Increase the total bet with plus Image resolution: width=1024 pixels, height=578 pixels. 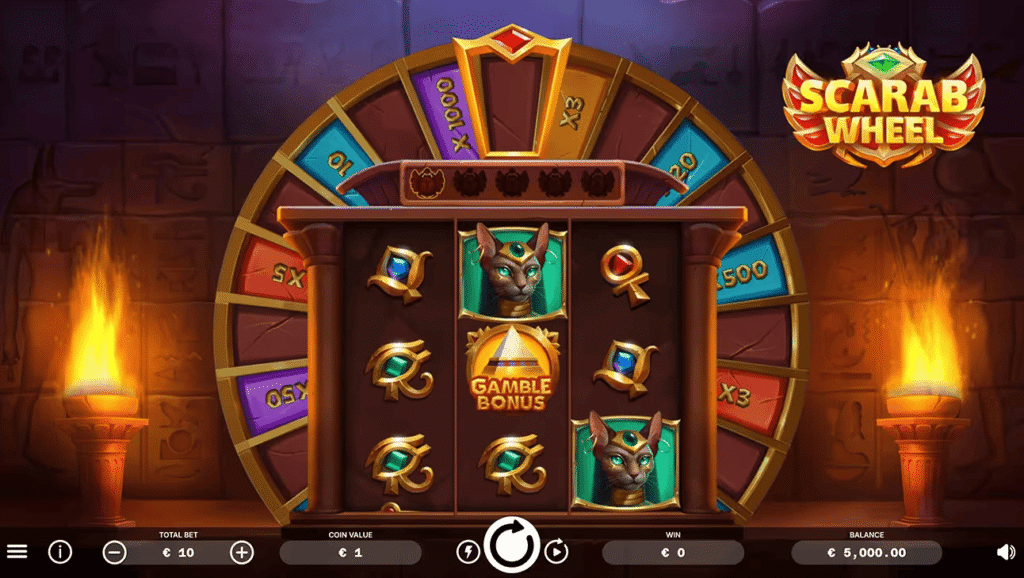pyautogui.click(x=242, y=552)
